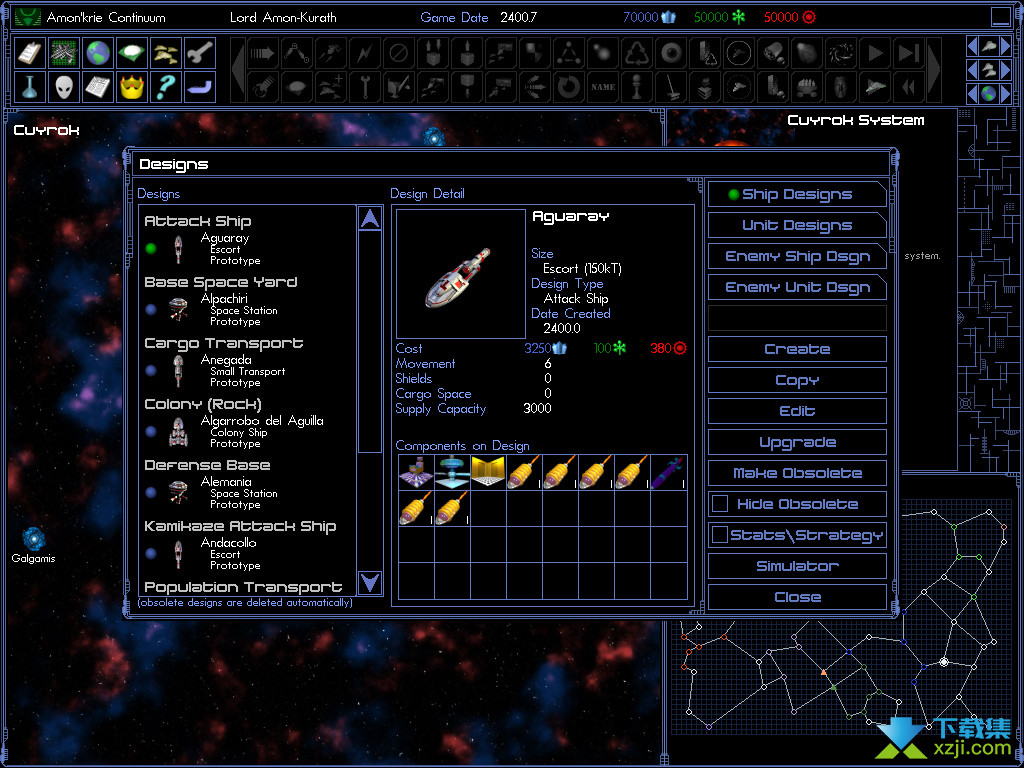
Task: Minimize the game with the top-right window button
Action: point(1000,16)
